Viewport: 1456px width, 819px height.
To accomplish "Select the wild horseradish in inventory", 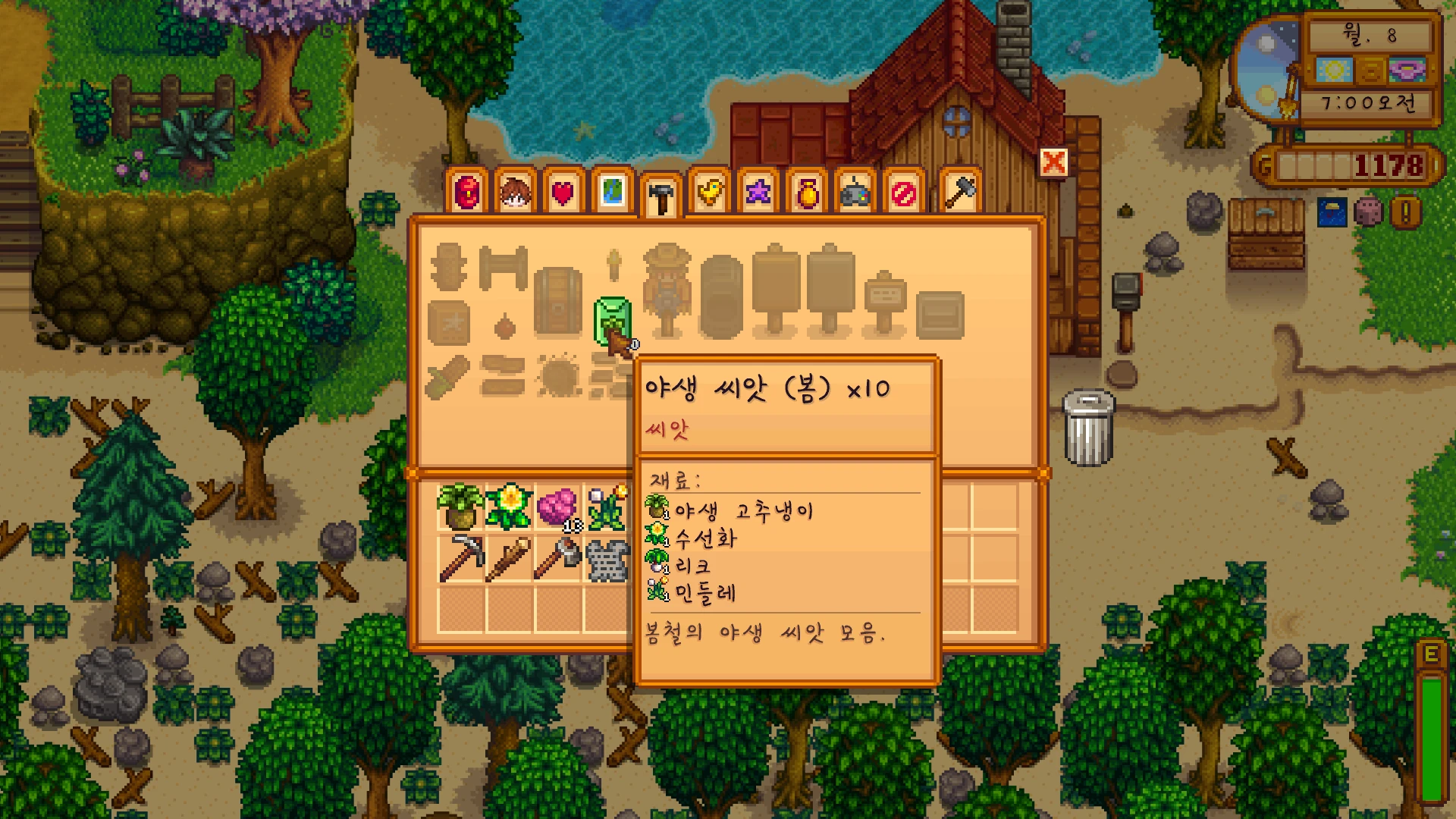I will [460, 507].
